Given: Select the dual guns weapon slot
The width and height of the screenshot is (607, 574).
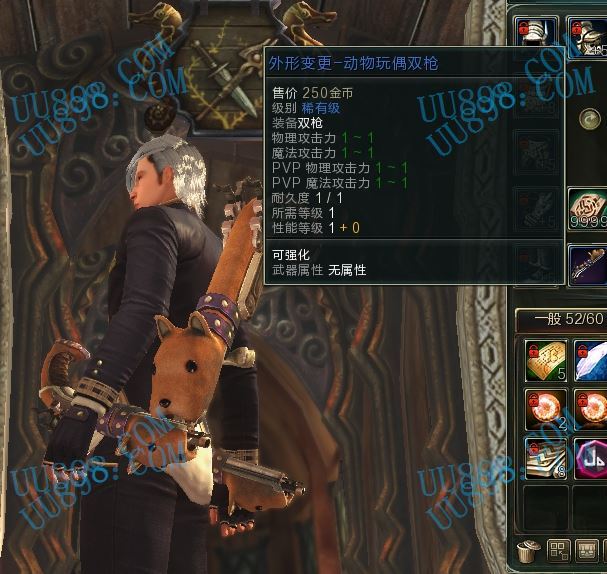Looking at the screenshot, I should point(588,265).
